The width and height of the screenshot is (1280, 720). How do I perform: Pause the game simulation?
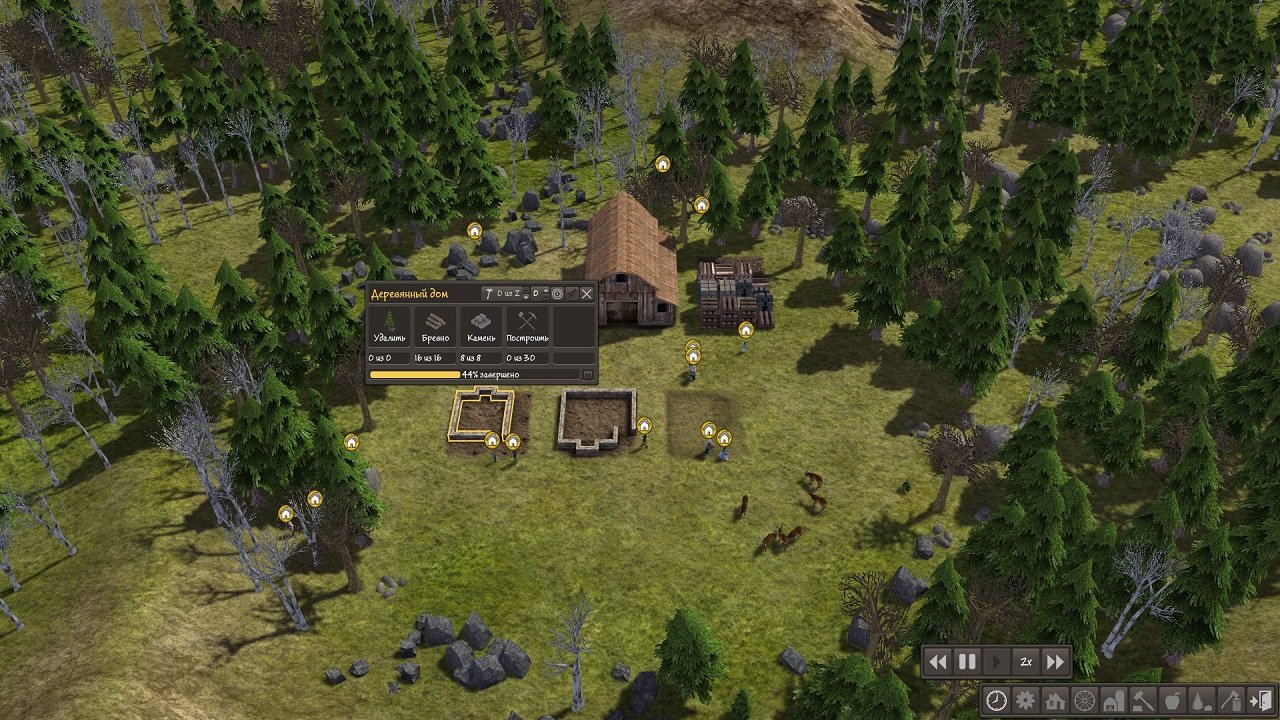966,661
